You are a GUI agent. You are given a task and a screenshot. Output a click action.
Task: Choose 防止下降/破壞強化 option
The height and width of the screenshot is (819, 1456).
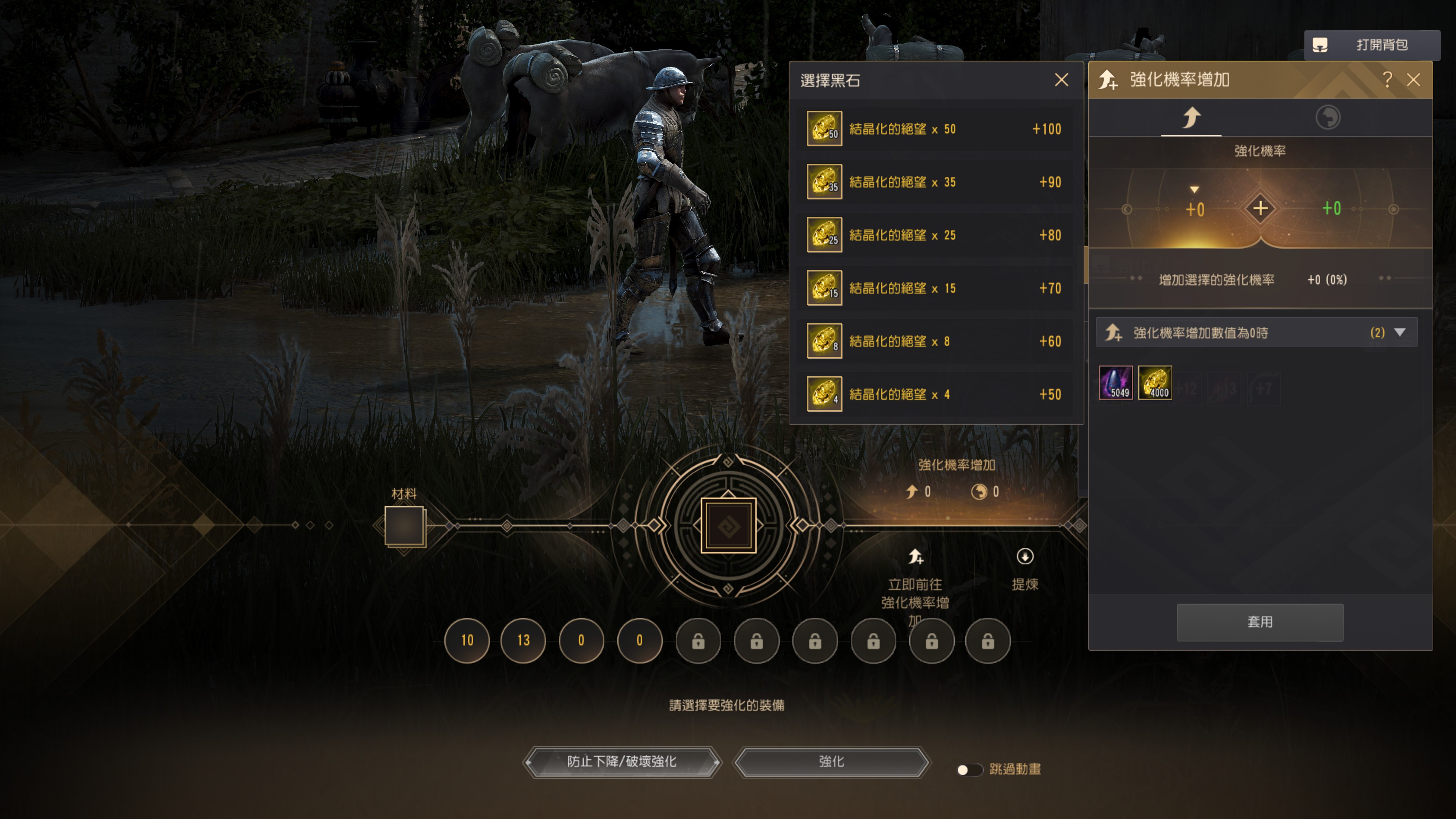[622, 762]
